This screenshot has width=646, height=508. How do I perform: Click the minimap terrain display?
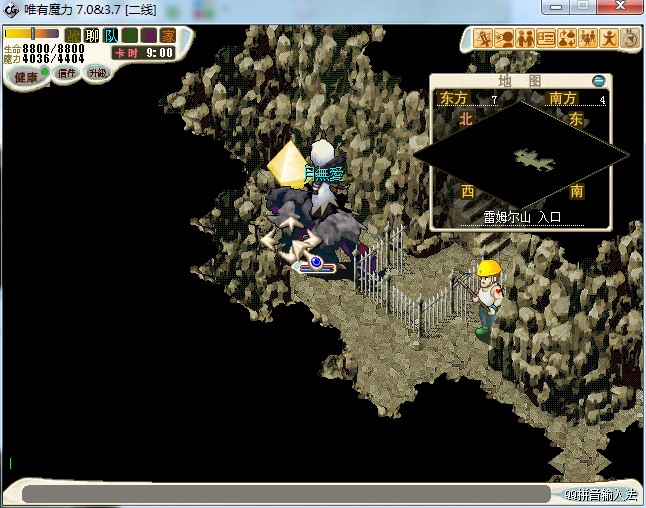(520, 155)
